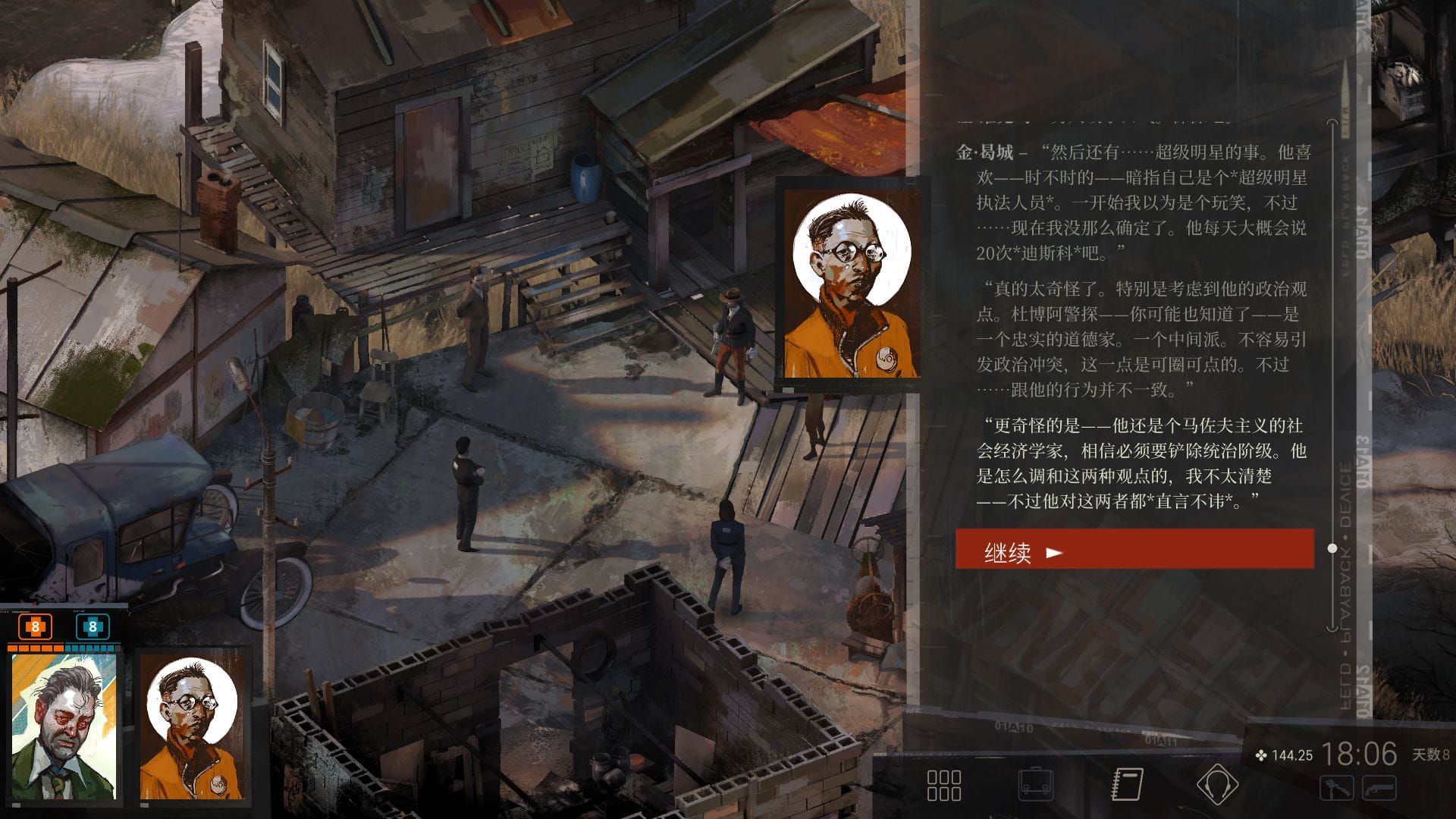The image size is (1456, 819).
Task: Open the Thought Cabinet head icon
Action: (x=1216, y=785)
